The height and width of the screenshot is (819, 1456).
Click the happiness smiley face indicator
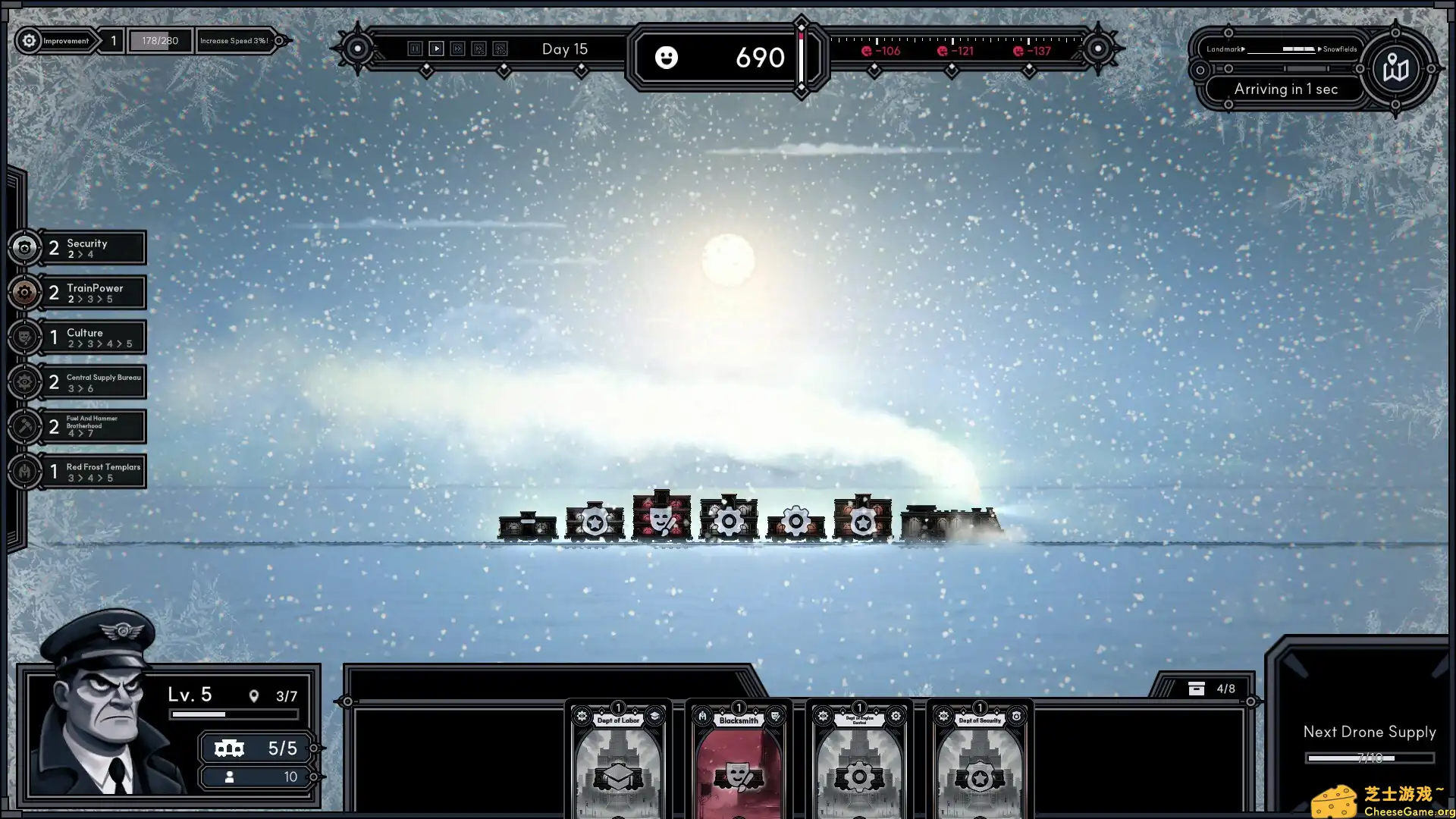667,58
